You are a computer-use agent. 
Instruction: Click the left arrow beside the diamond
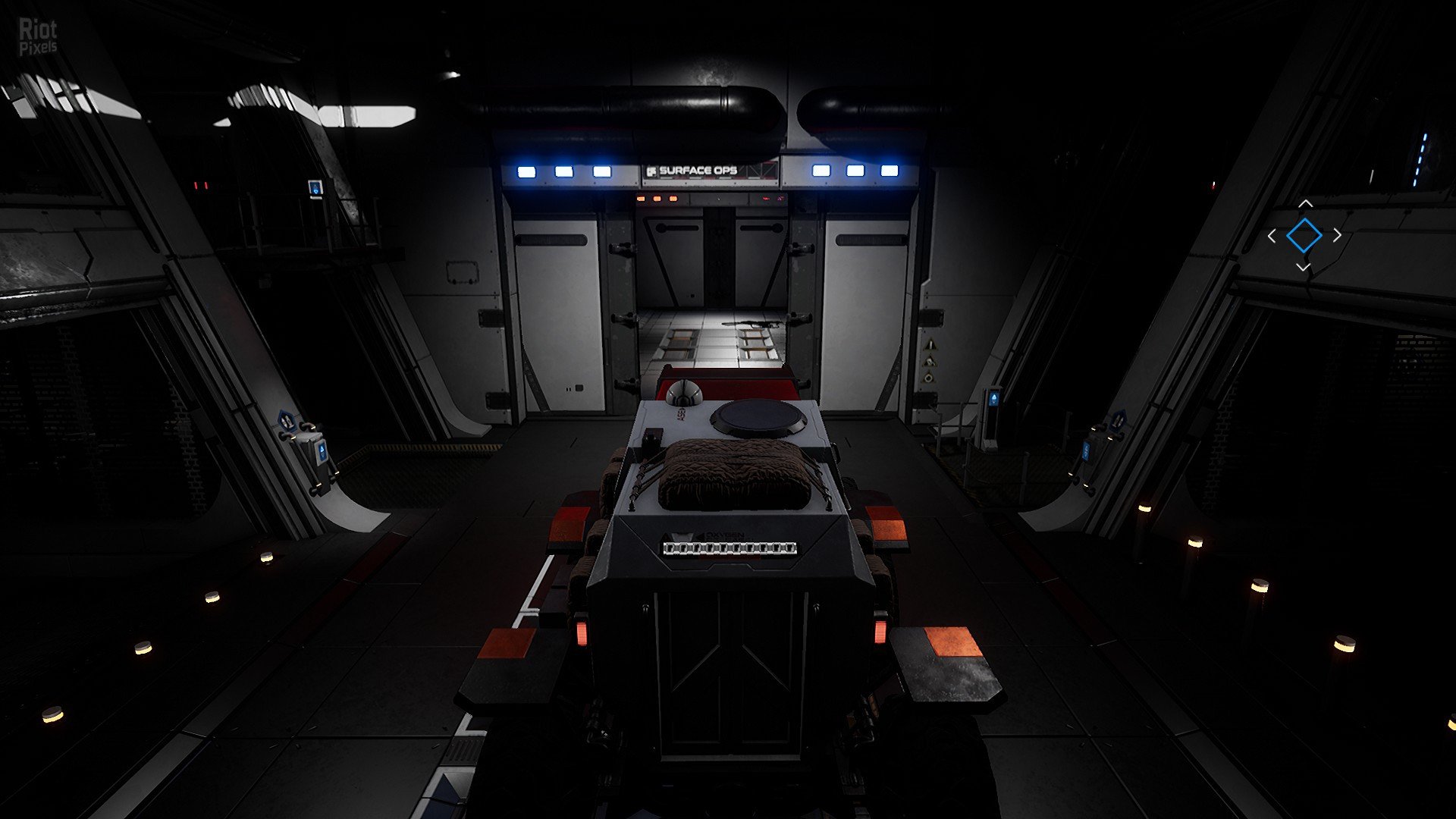[x=1272, y=236]
